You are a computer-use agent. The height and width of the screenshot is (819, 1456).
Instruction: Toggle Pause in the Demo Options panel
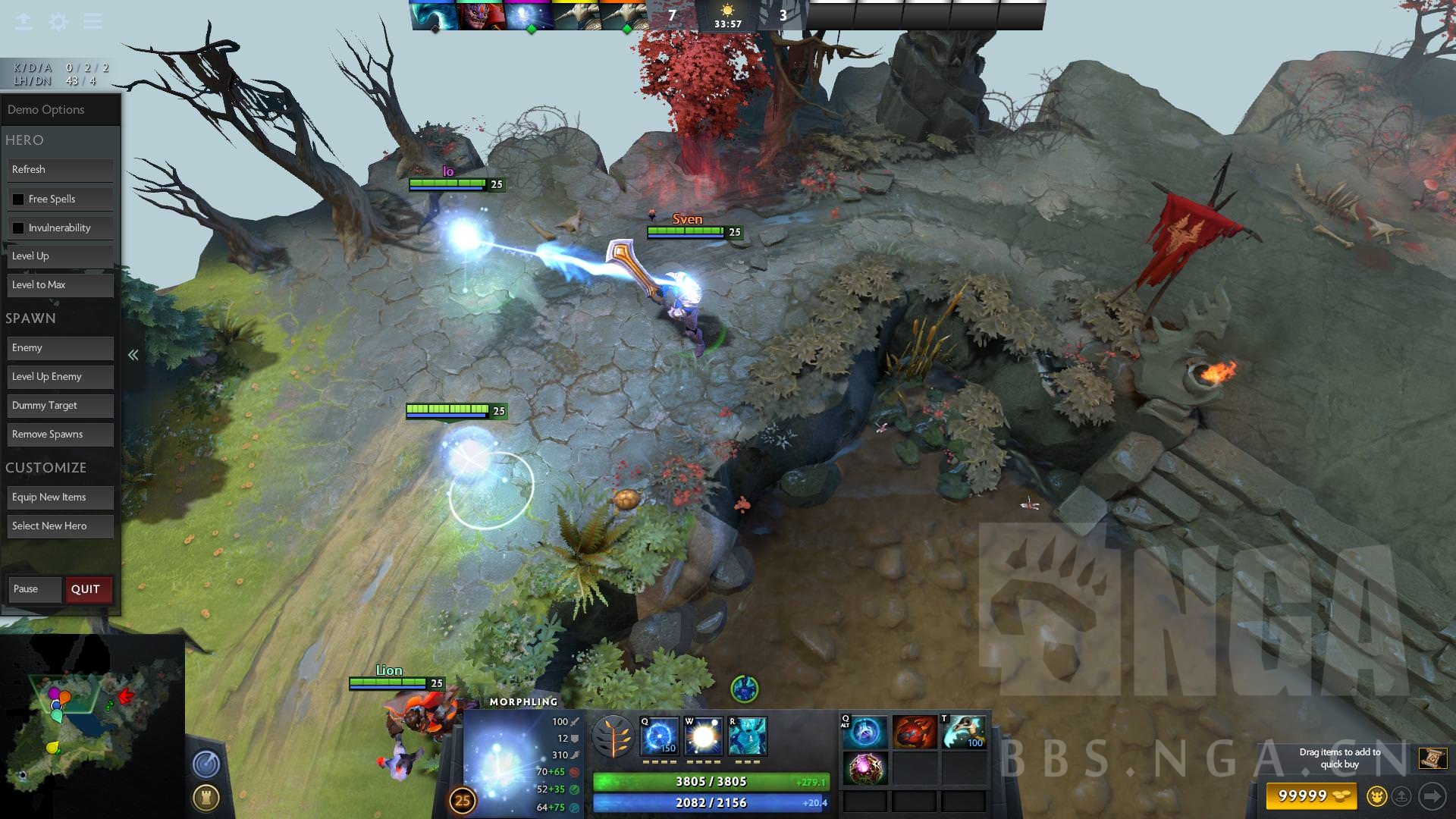click(x=34, y=589)
